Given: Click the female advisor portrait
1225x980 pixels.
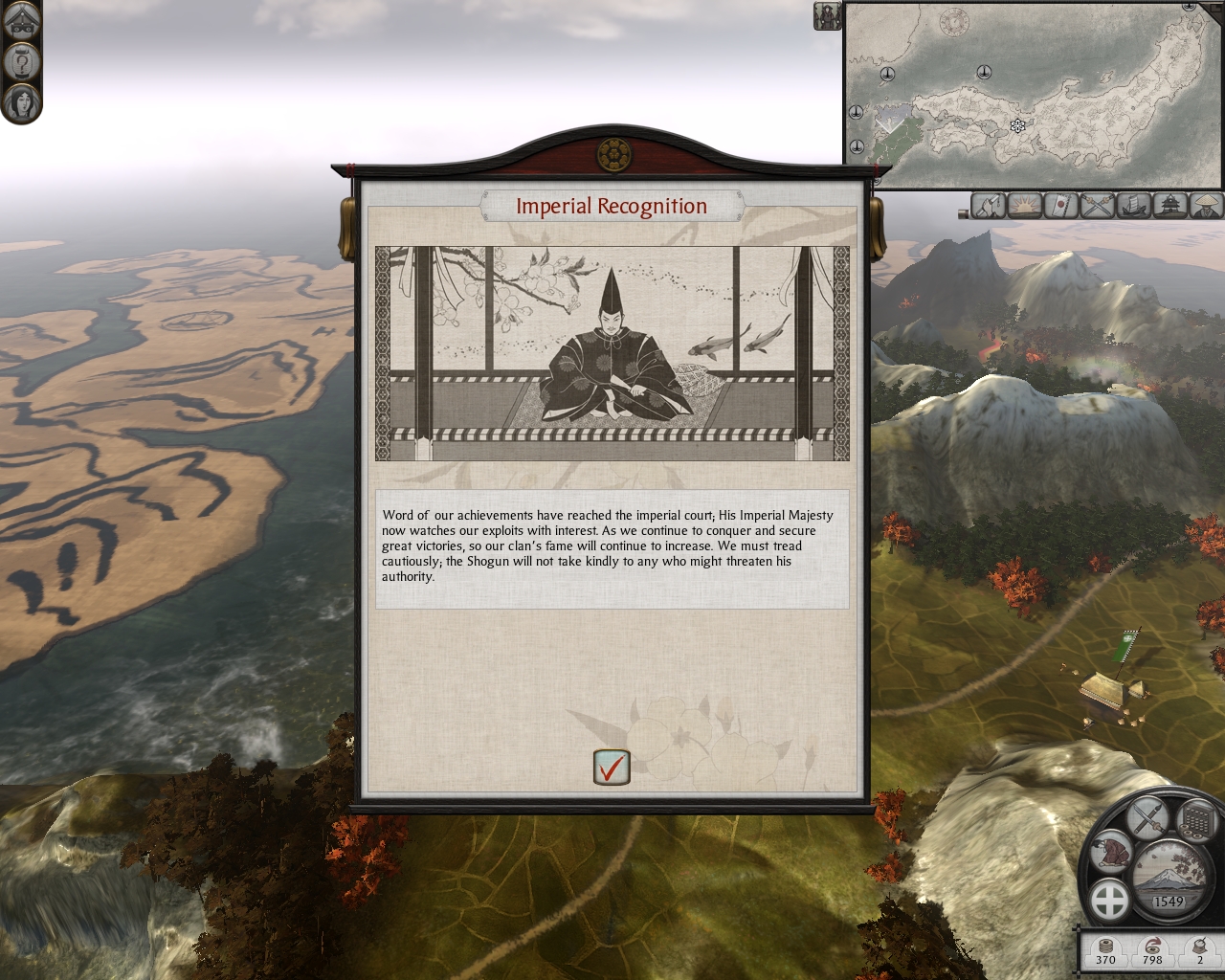Looking at the screenshot, I should [x=21, y=101].
